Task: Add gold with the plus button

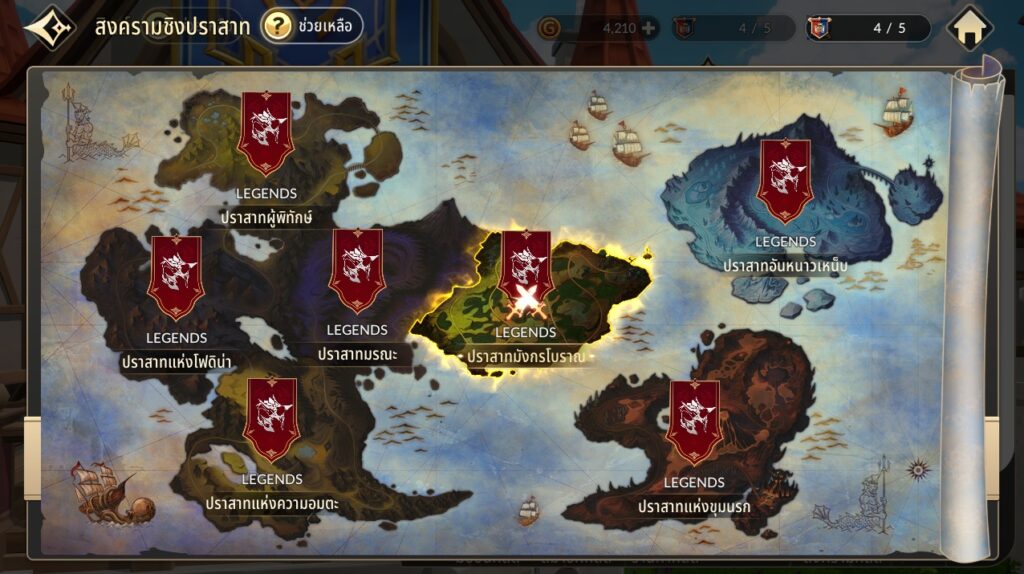Action: (649, 28)
